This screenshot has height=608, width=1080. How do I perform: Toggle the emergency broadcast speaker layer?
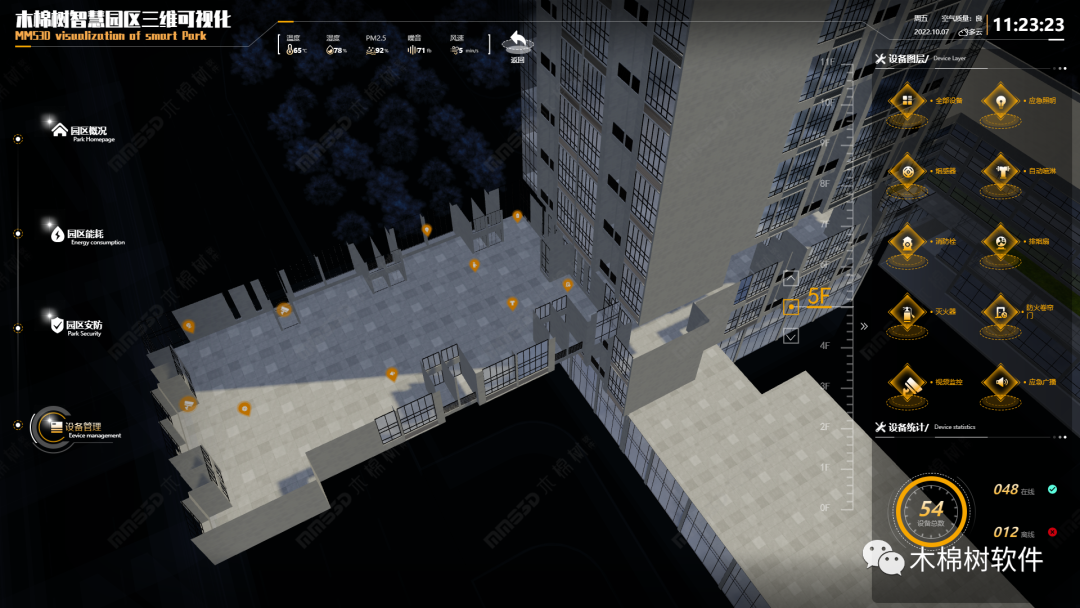[x=999, y=382]
